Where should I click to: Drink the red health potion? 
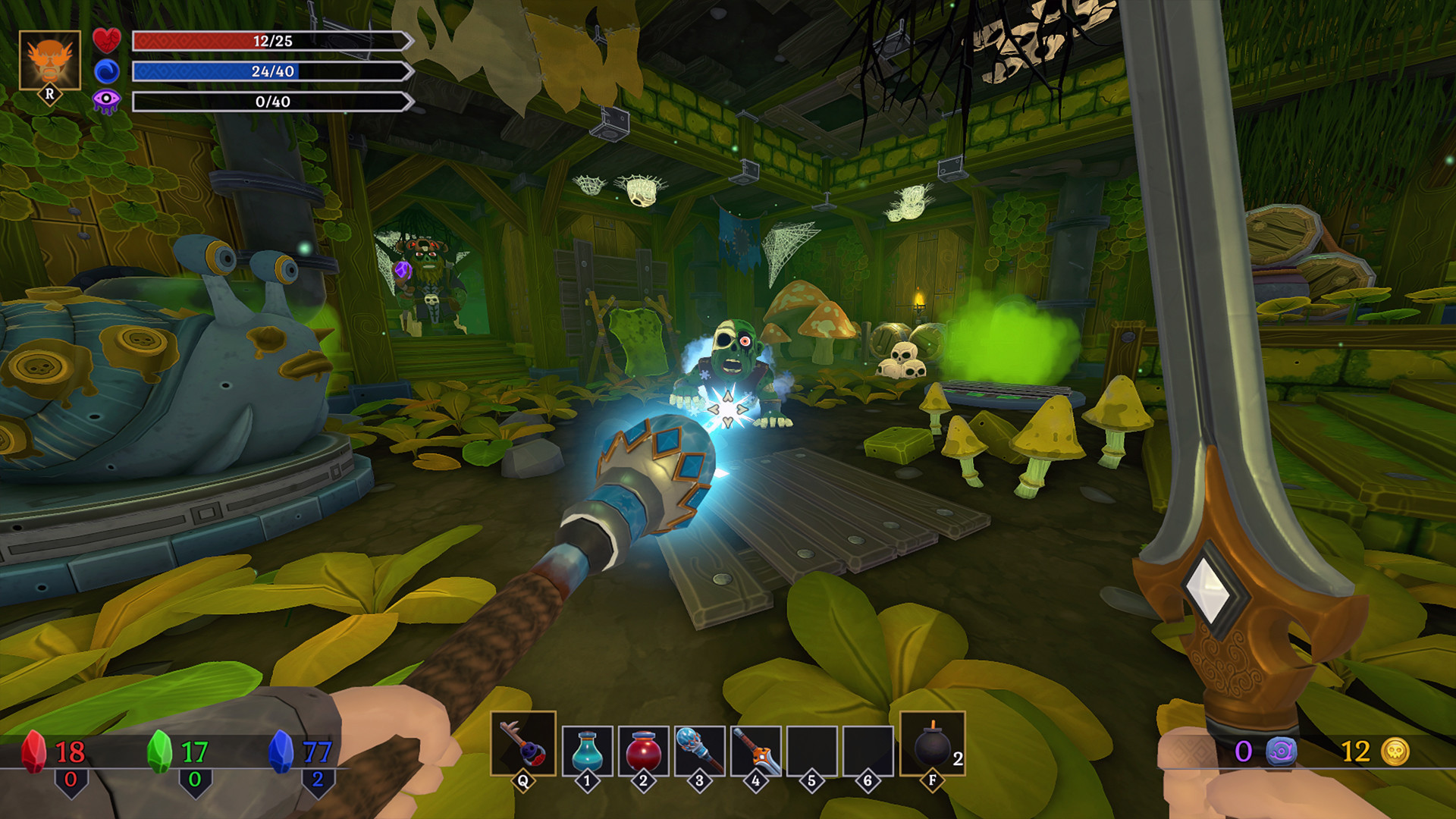[x=643, y=750]
